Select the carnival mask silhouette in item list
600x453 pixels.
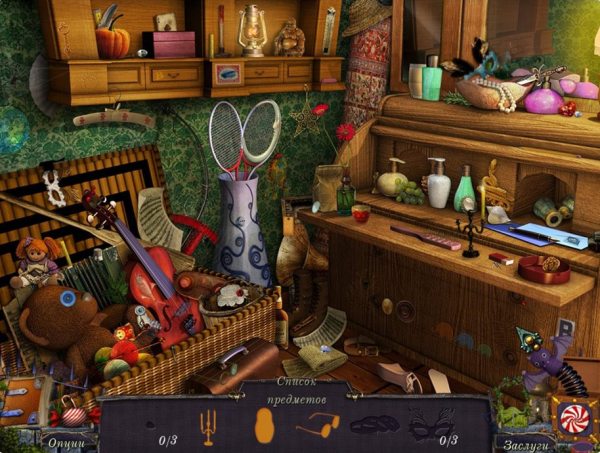430,424
